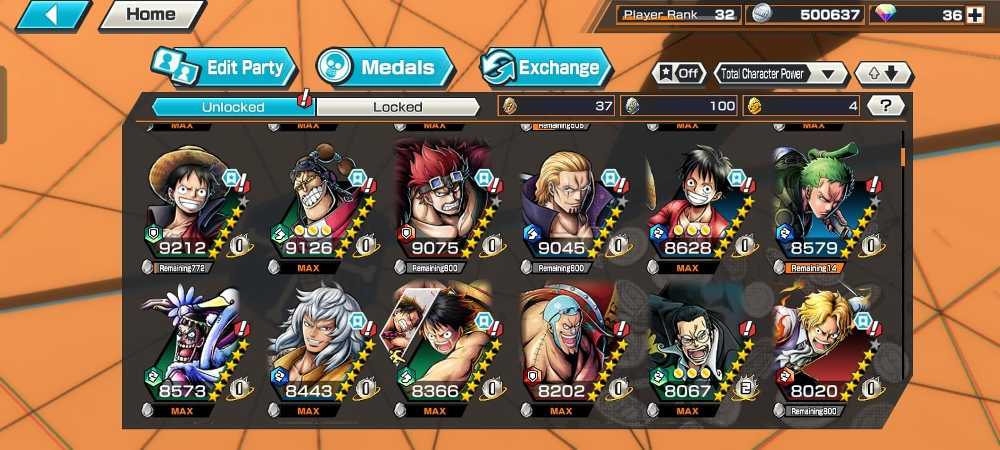Switch to the Locked characters tab
Screen dimensions: 1000x450
pyautogui.click(x=398, y=106)
